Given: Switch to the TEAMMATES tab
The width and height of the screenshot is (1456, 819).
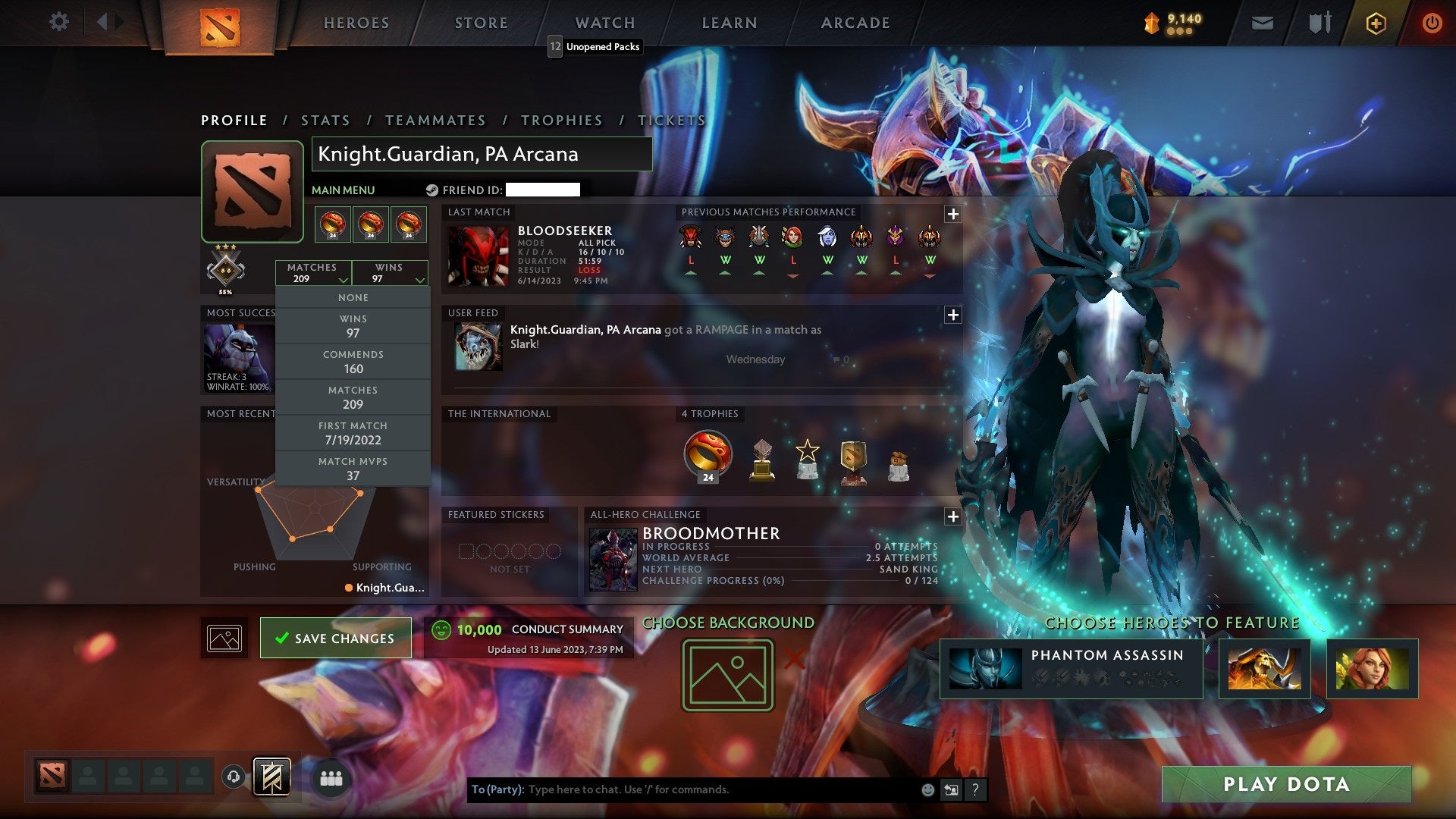Looking at the screenshot, I should coord(436,120).
